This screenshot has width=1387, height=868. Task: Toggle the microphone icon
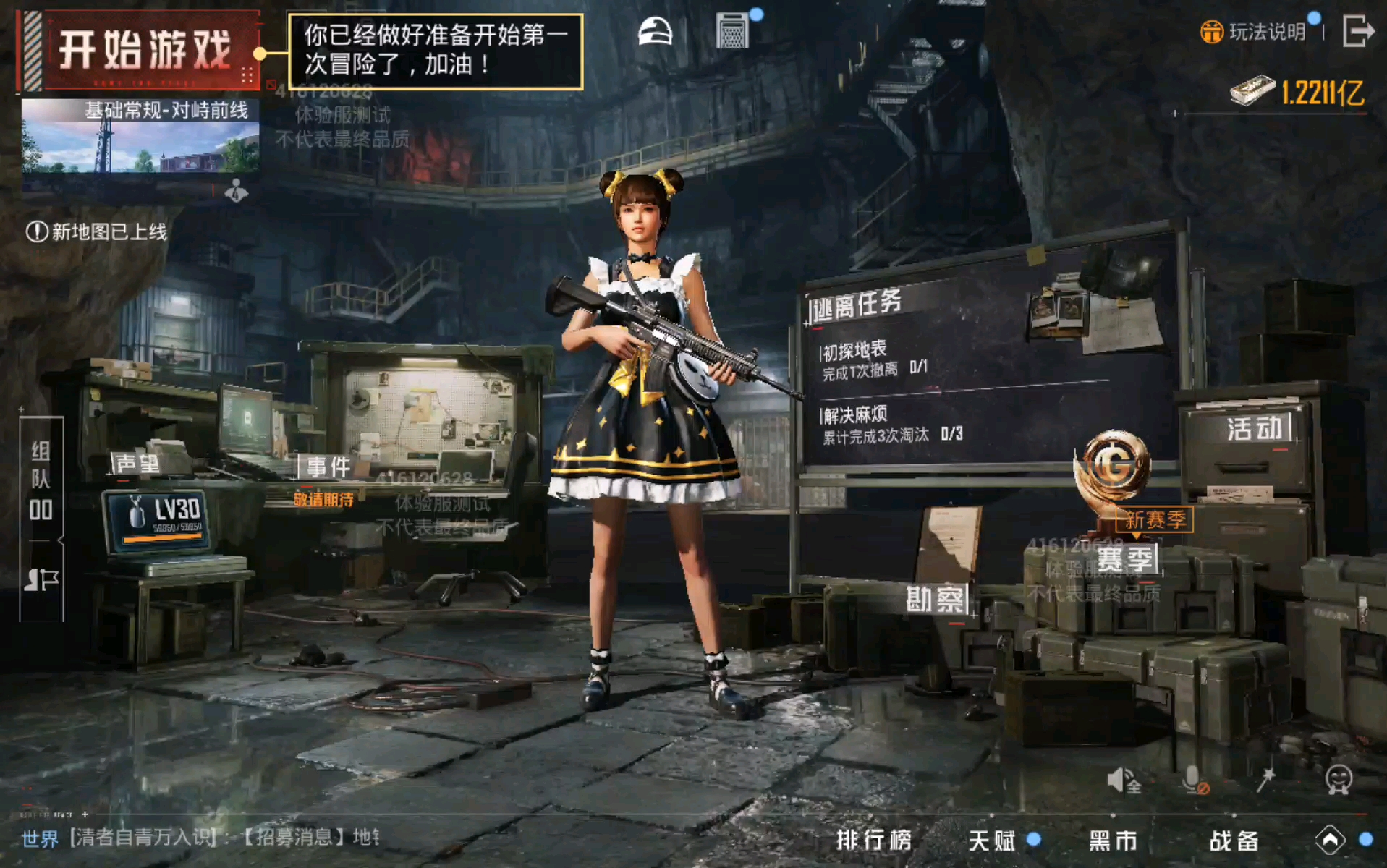pos(1194,780)
